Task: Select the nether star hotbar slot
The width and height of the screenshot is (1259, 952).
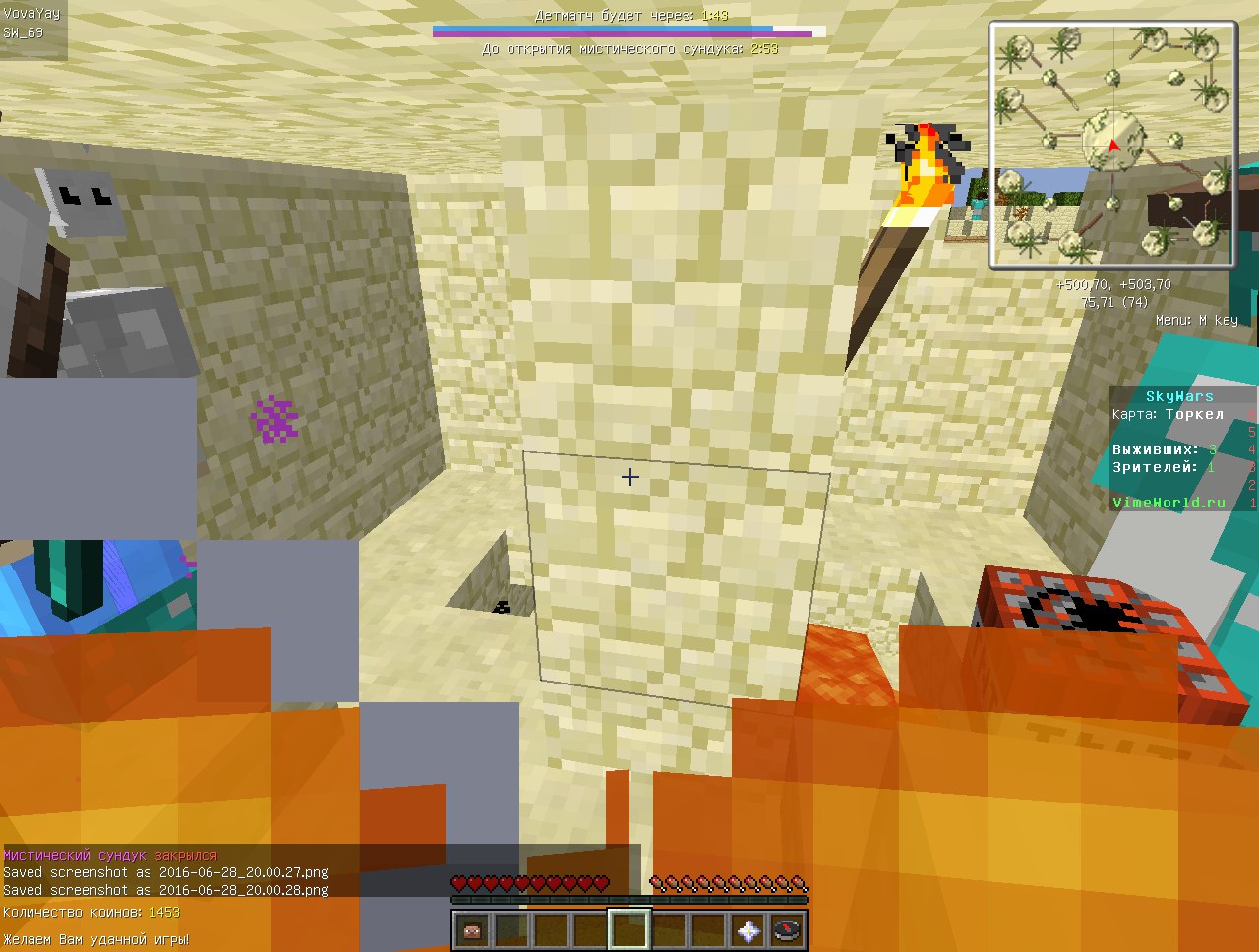Action: pyautogui.click(x=748, y=929)
